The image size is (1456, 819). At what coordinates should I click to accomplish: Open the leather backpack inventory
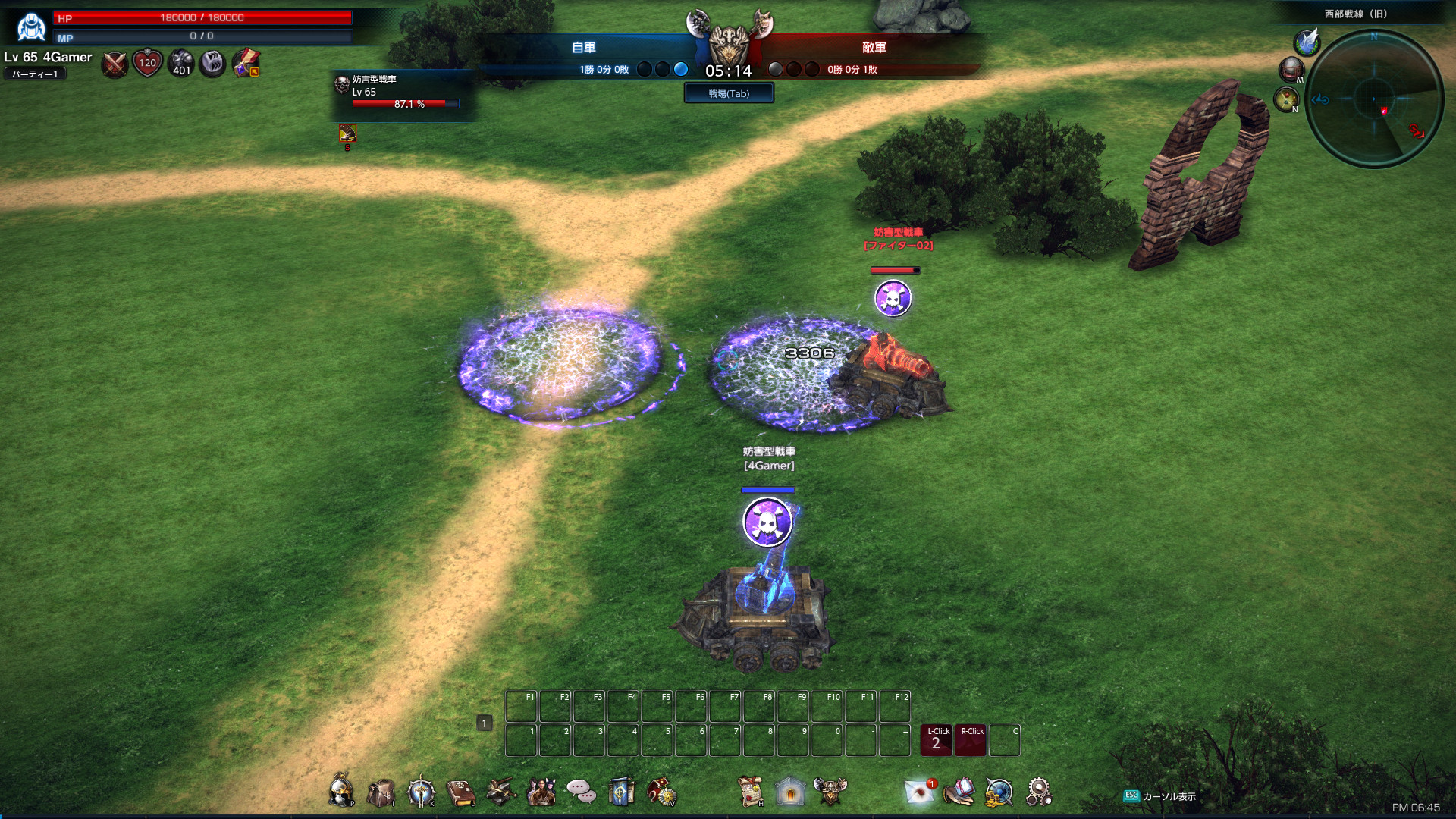coord(381,792)
